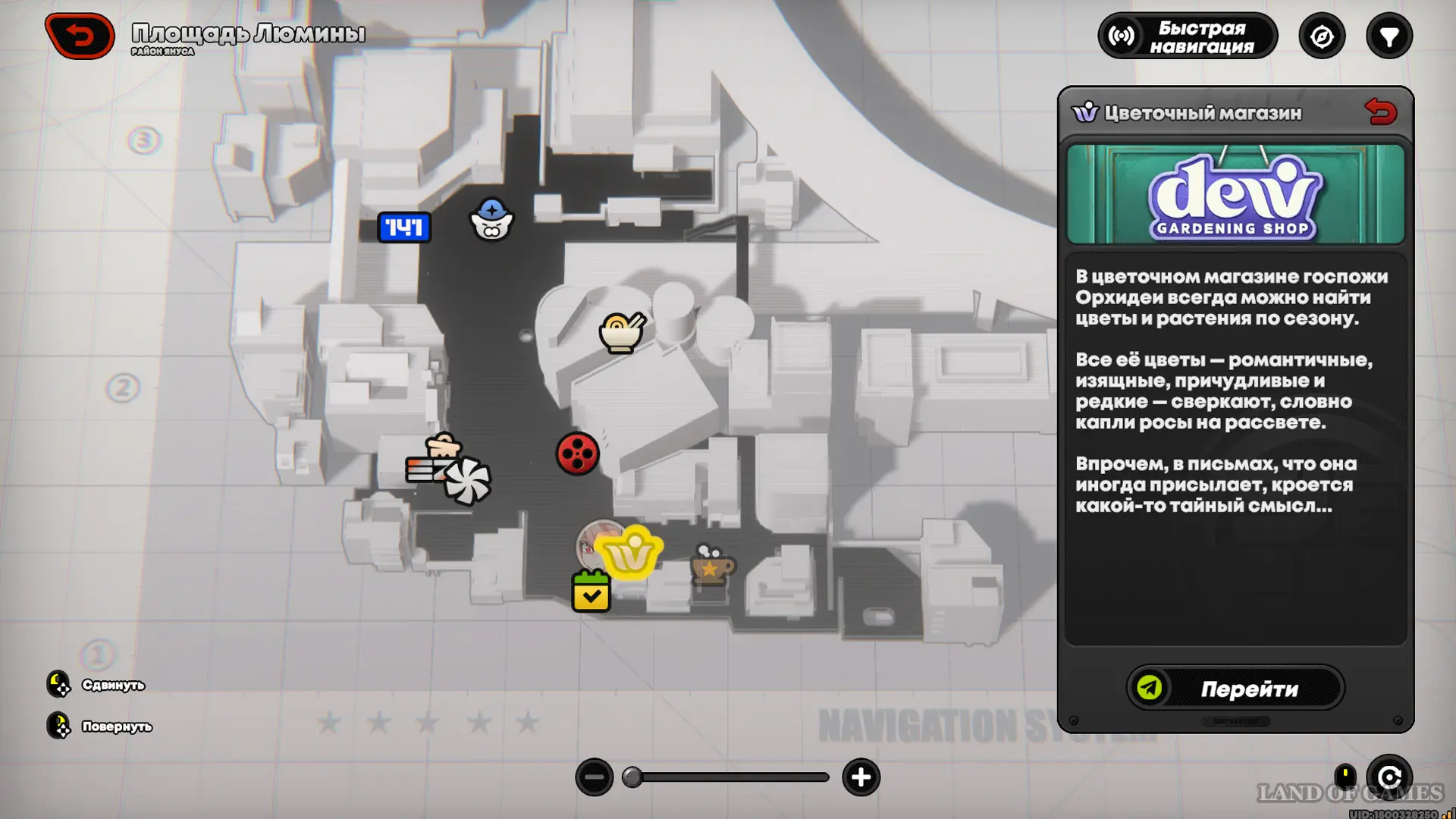Screen dimensions: 1456x819
Task: Open the map filter funnel button
Action: click(x=1389, y=36)
